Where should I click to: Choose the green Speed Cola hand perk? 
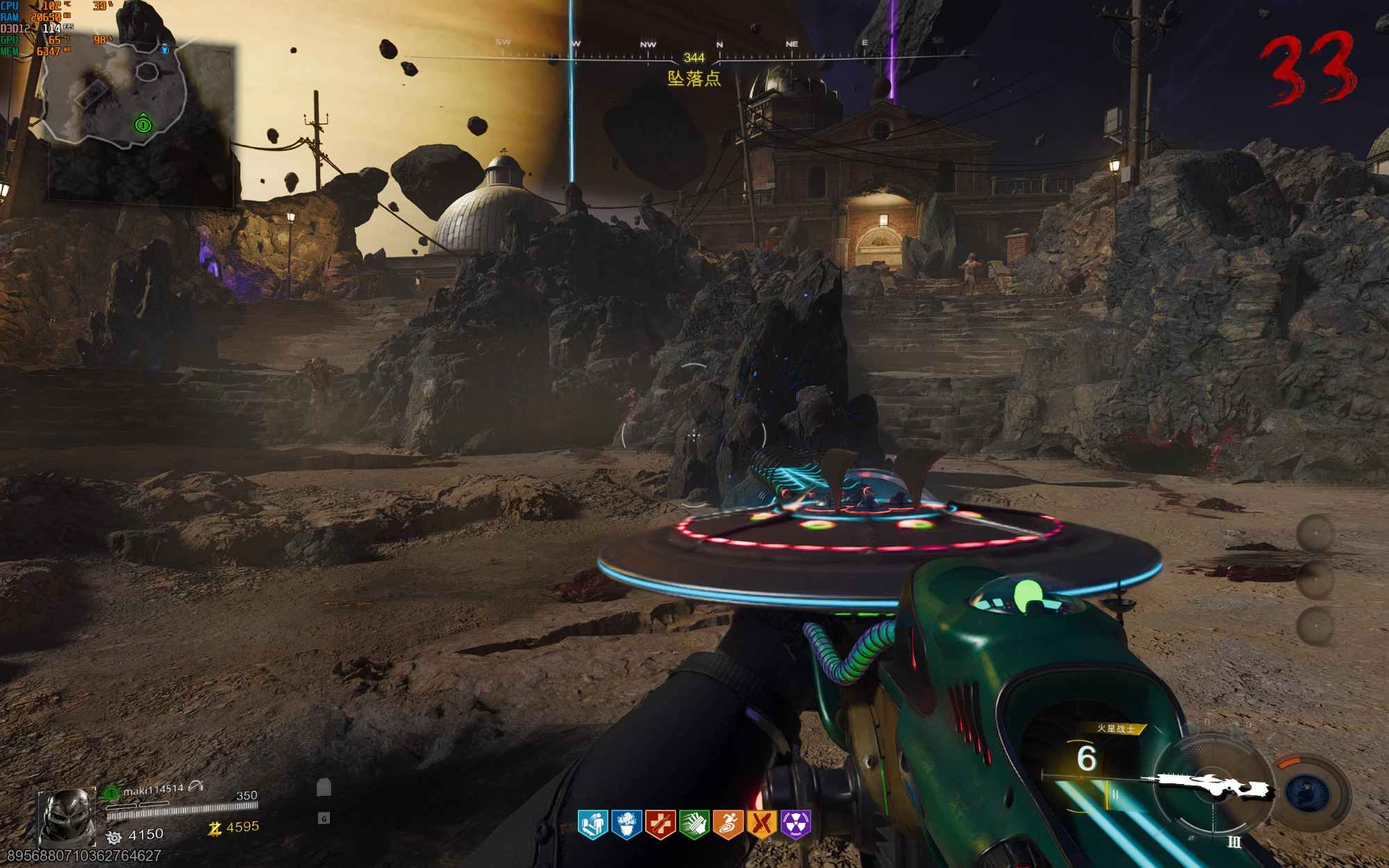tap(694, 825)
